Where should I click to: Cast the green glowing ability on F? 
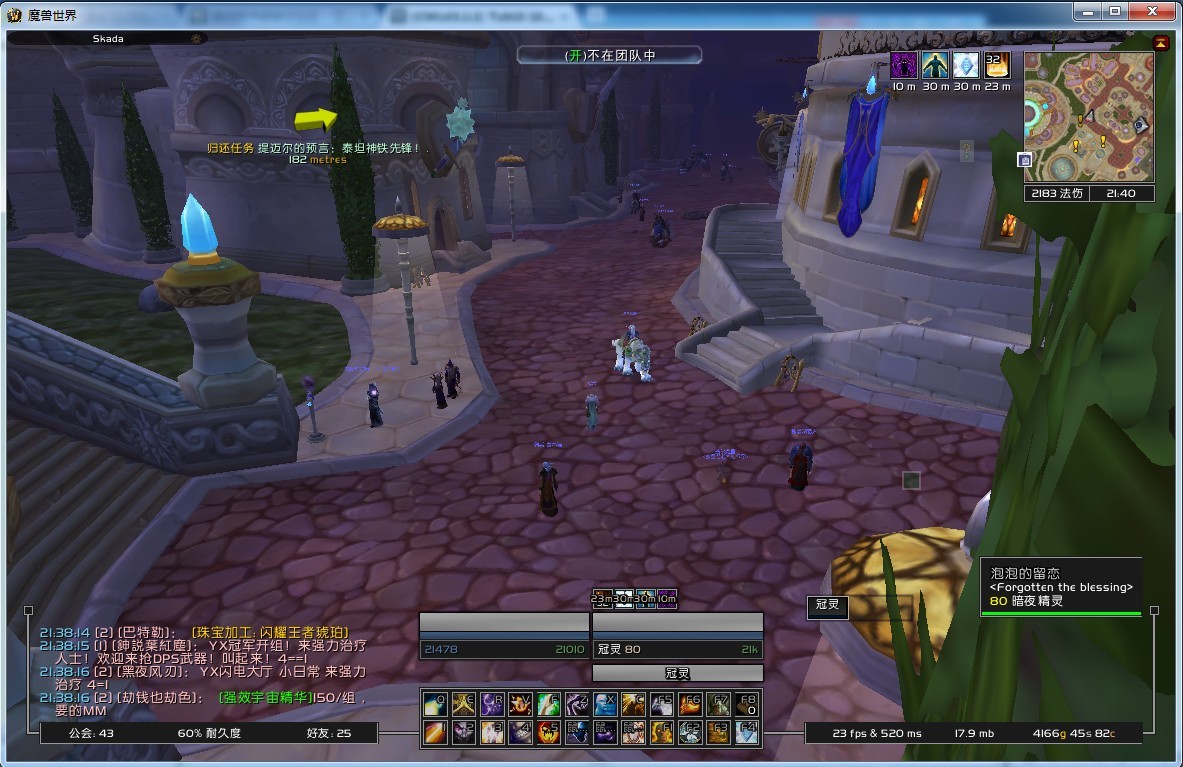(548, 704)
